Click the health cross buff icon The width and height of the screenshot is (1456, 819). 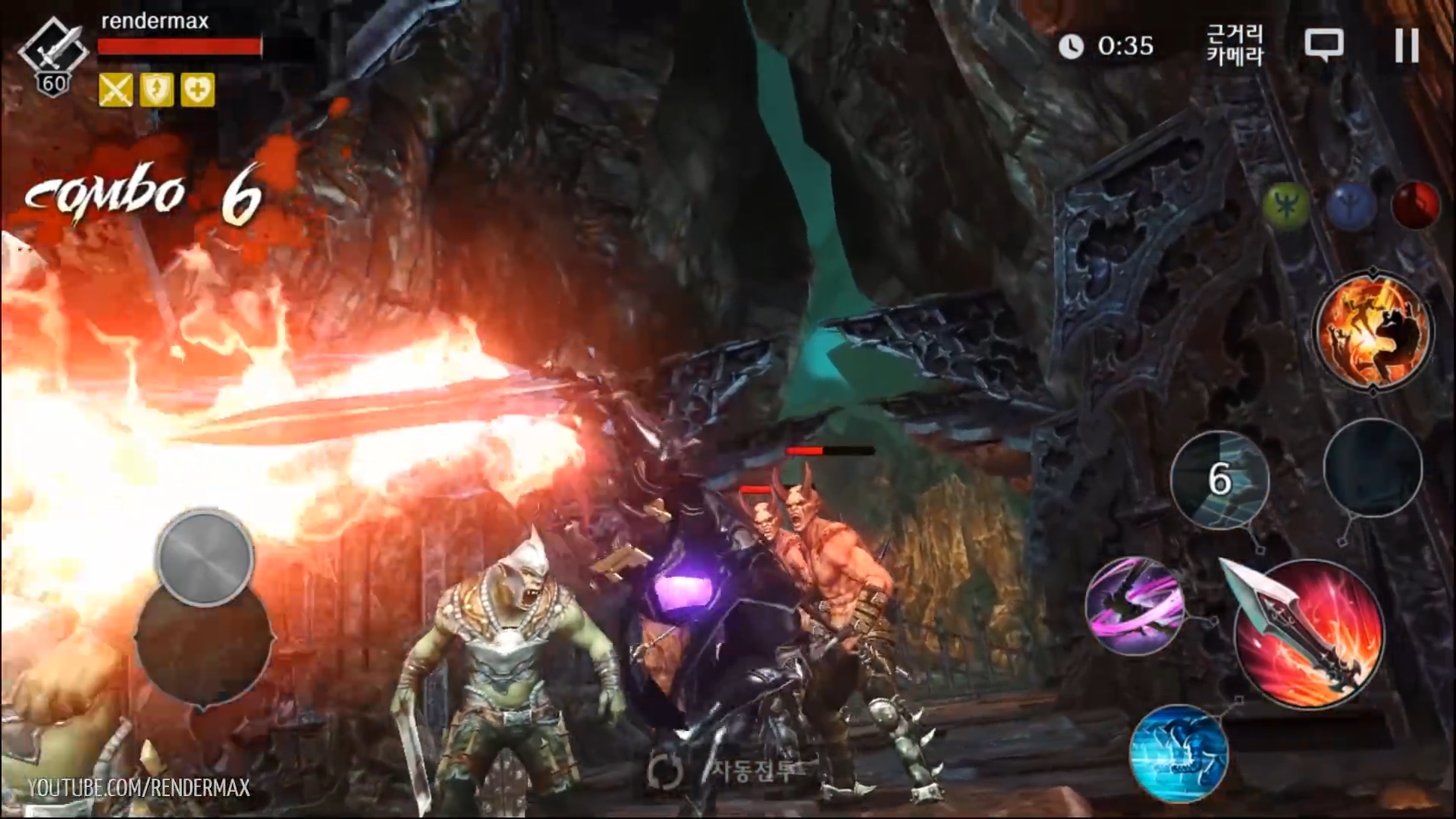pyautogui.click(x=197, y=90)
